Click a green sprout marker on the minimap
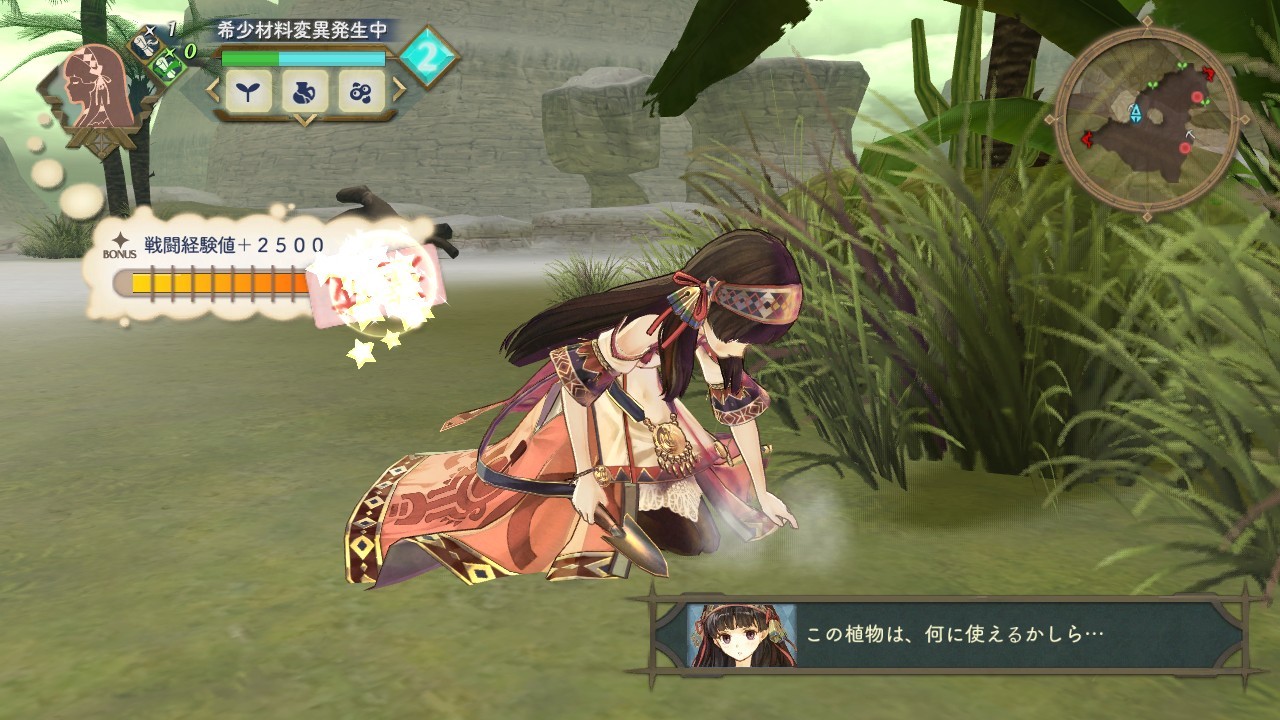Viewport: 1280px width, 720px height. point(1152,85)
